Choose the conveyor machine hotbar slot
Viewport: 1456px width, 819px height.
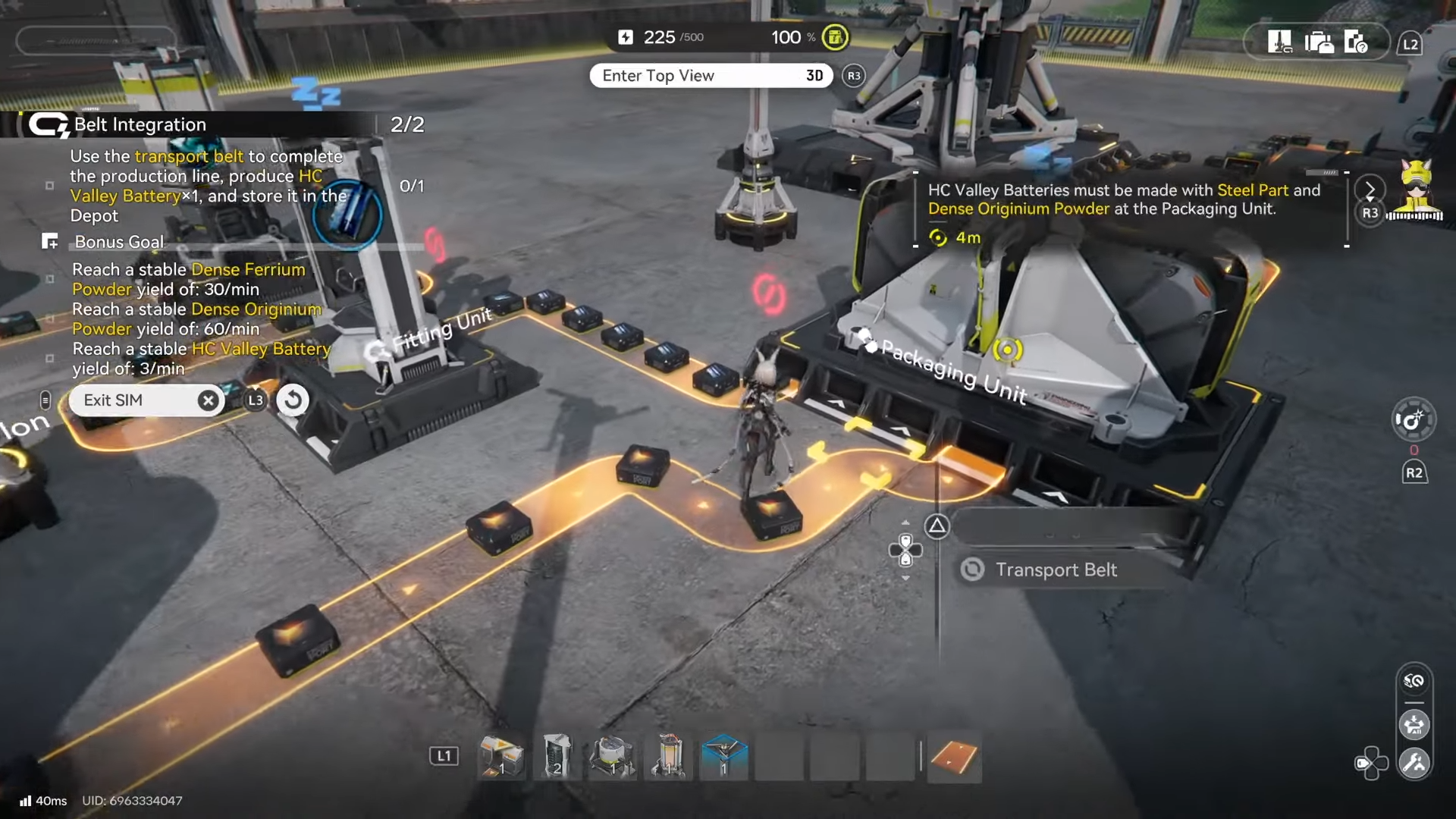501,757
